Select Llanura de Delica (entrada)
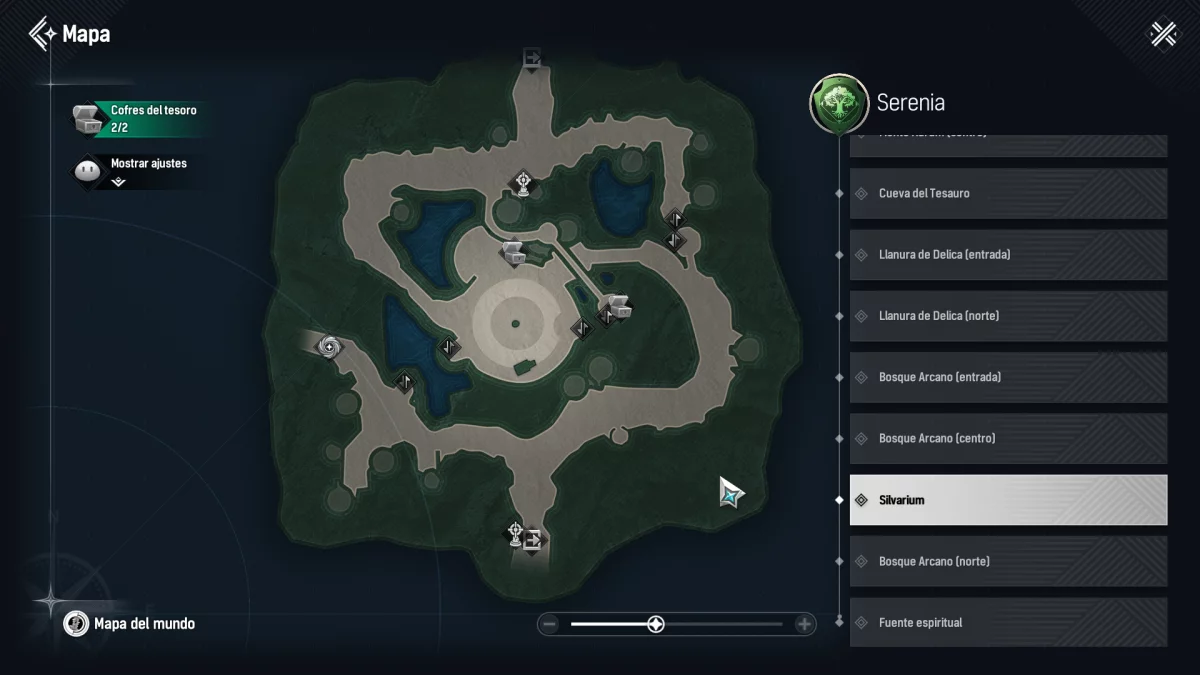Screen dimensions: 1200x675 (1008, 255)
